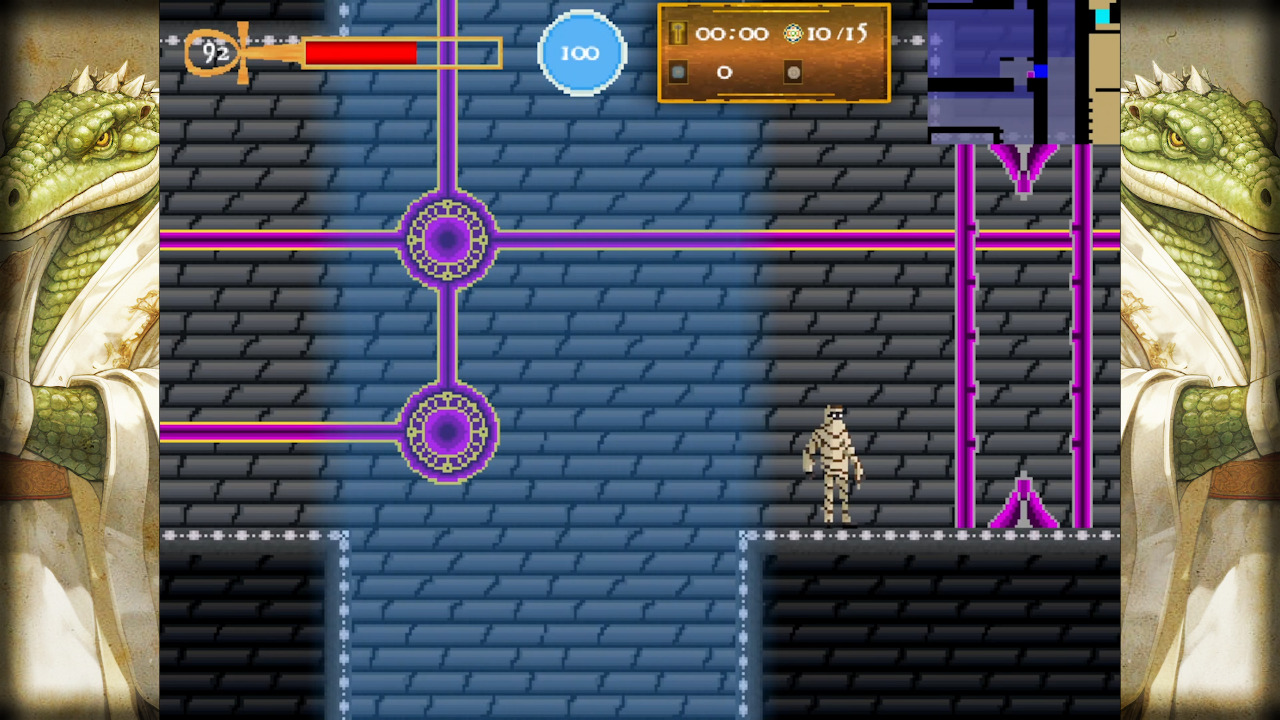1280x720 pixels.
Task: Click the coin counter showing 0
Action: (724, 72)
